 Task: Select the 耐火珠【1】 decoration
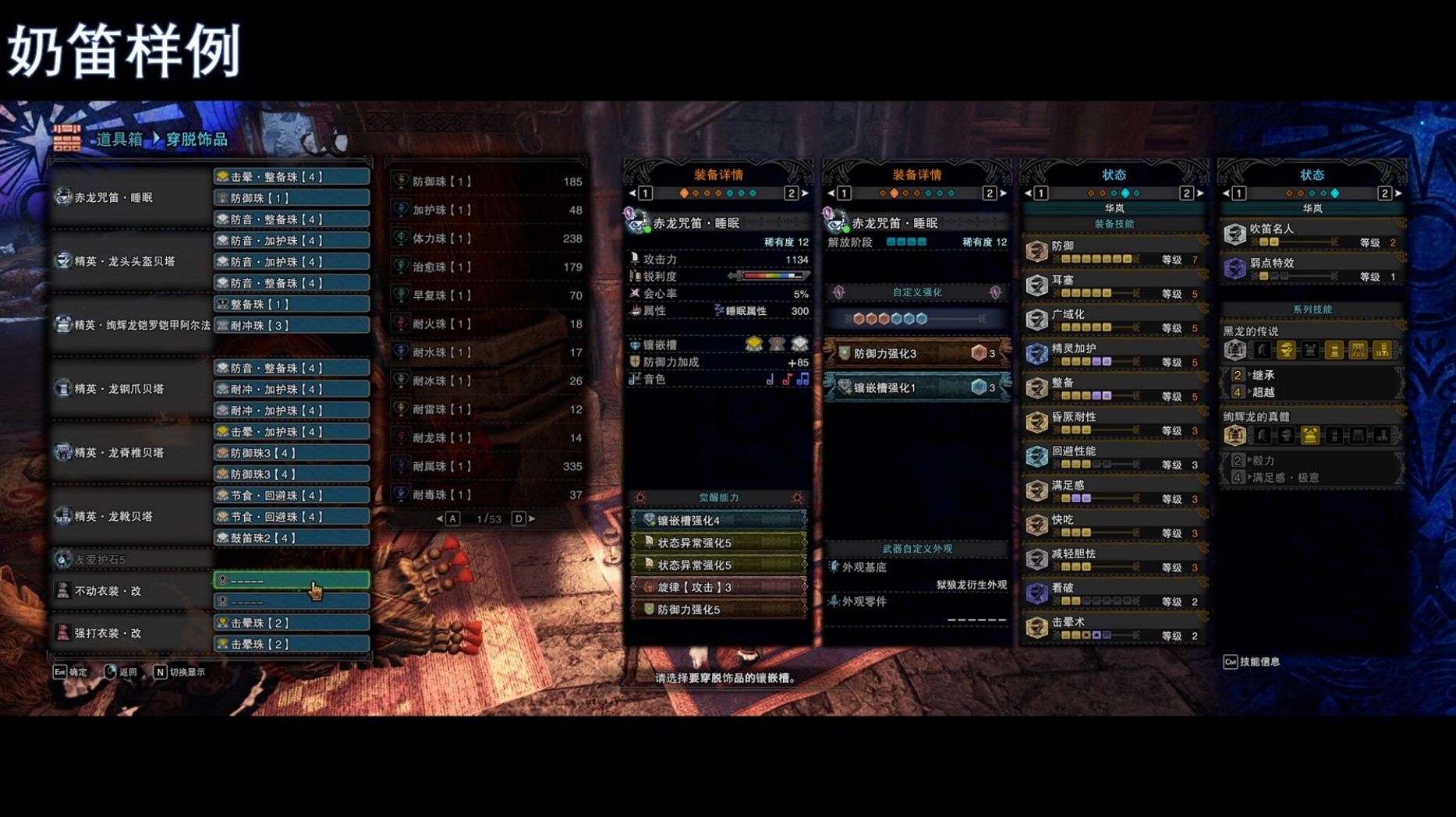pos(487,324)
